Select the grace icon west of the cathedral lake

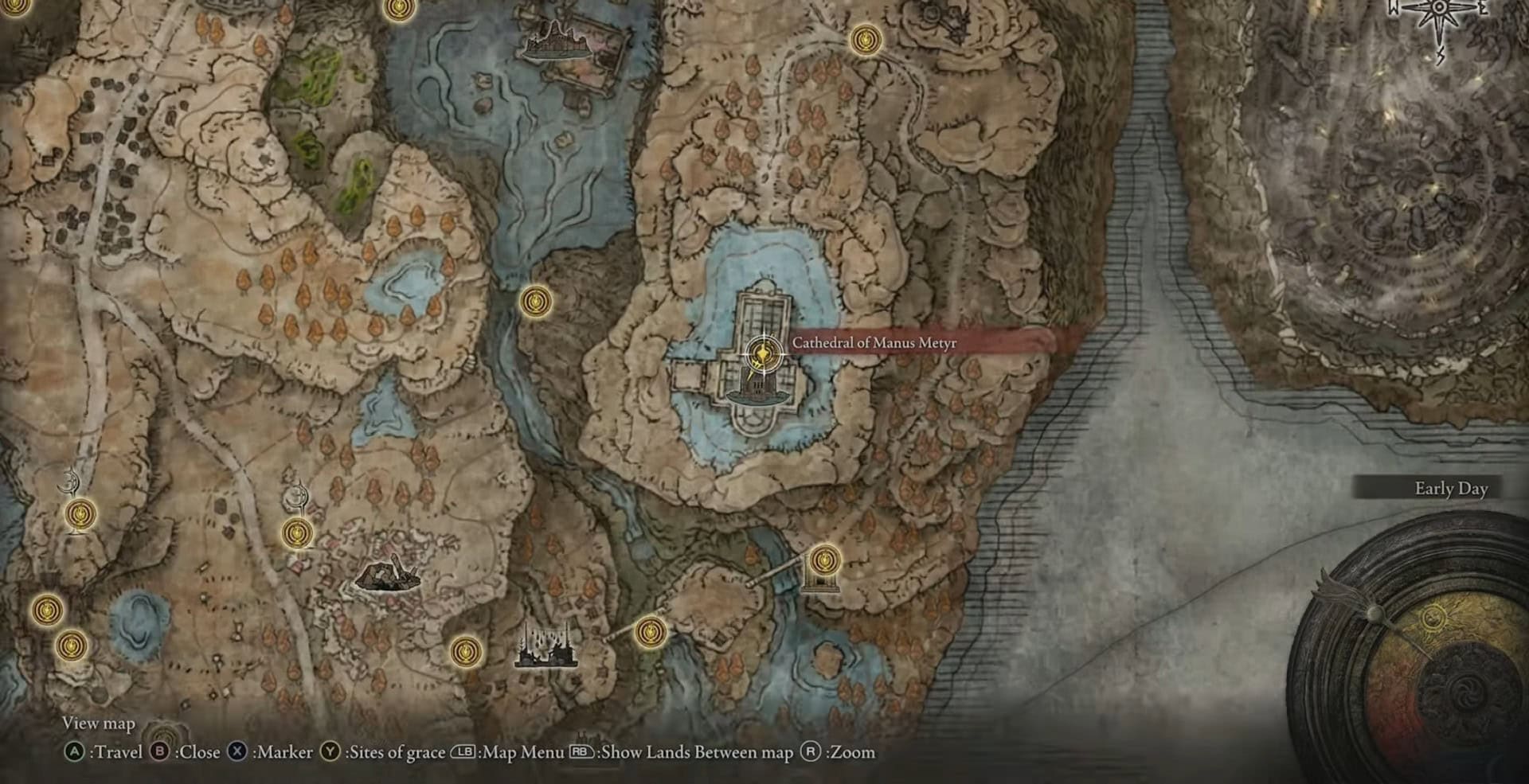537,301
